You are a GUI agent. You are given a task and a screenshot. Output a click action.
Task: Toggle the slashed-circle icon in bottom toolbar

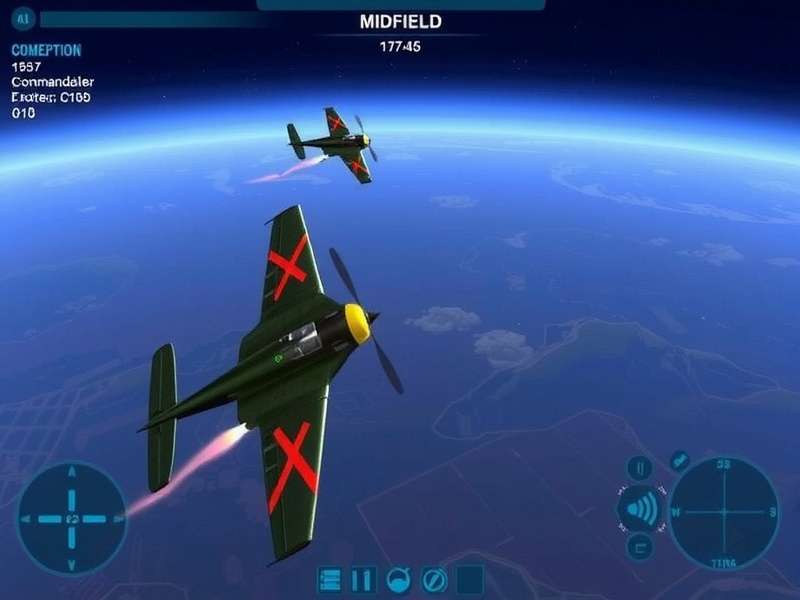pyautogui.click(x=434, y=580)
